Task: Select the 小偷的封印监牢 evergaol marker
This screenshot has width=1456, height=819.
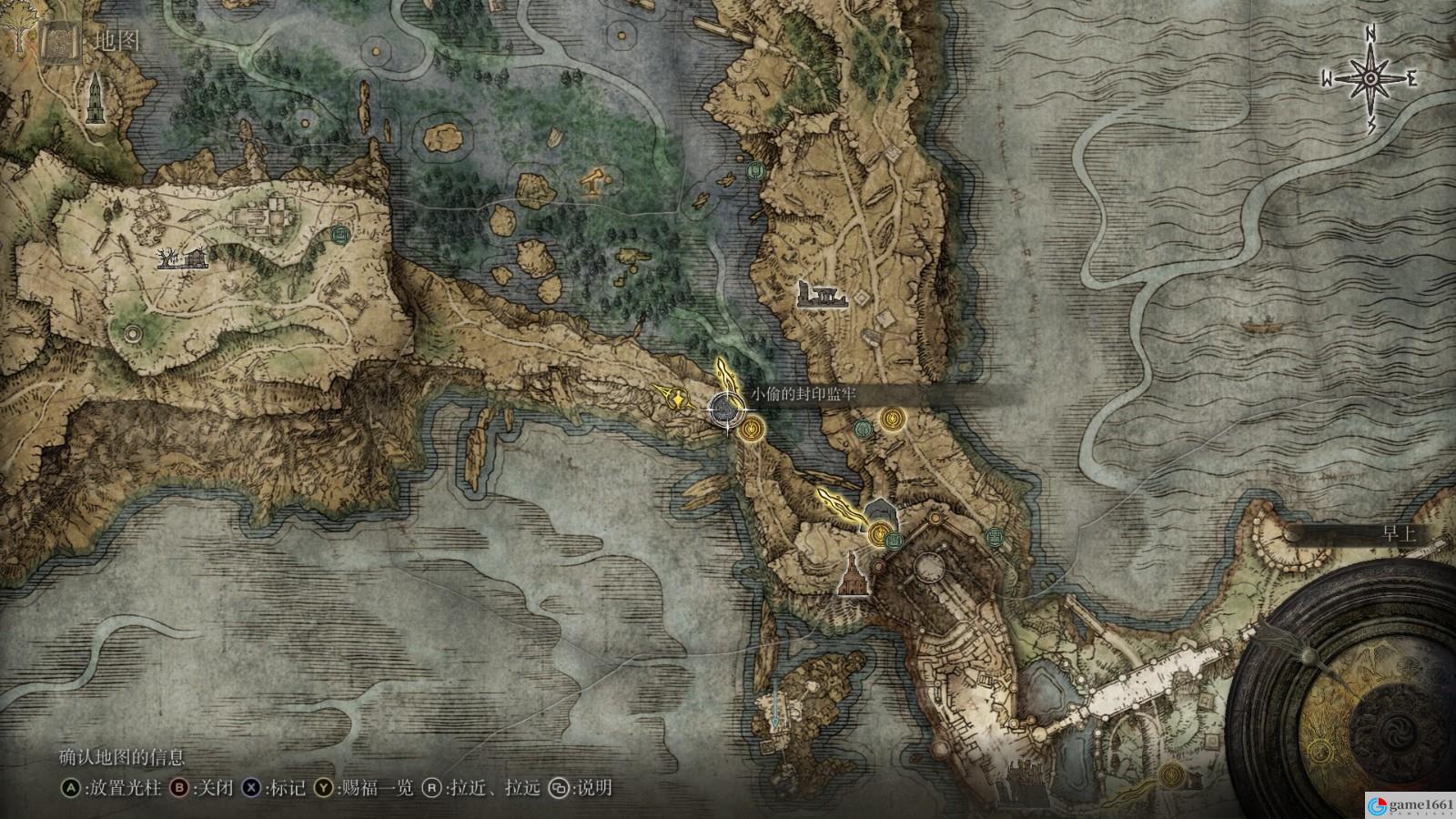Action: click(724, 411)
